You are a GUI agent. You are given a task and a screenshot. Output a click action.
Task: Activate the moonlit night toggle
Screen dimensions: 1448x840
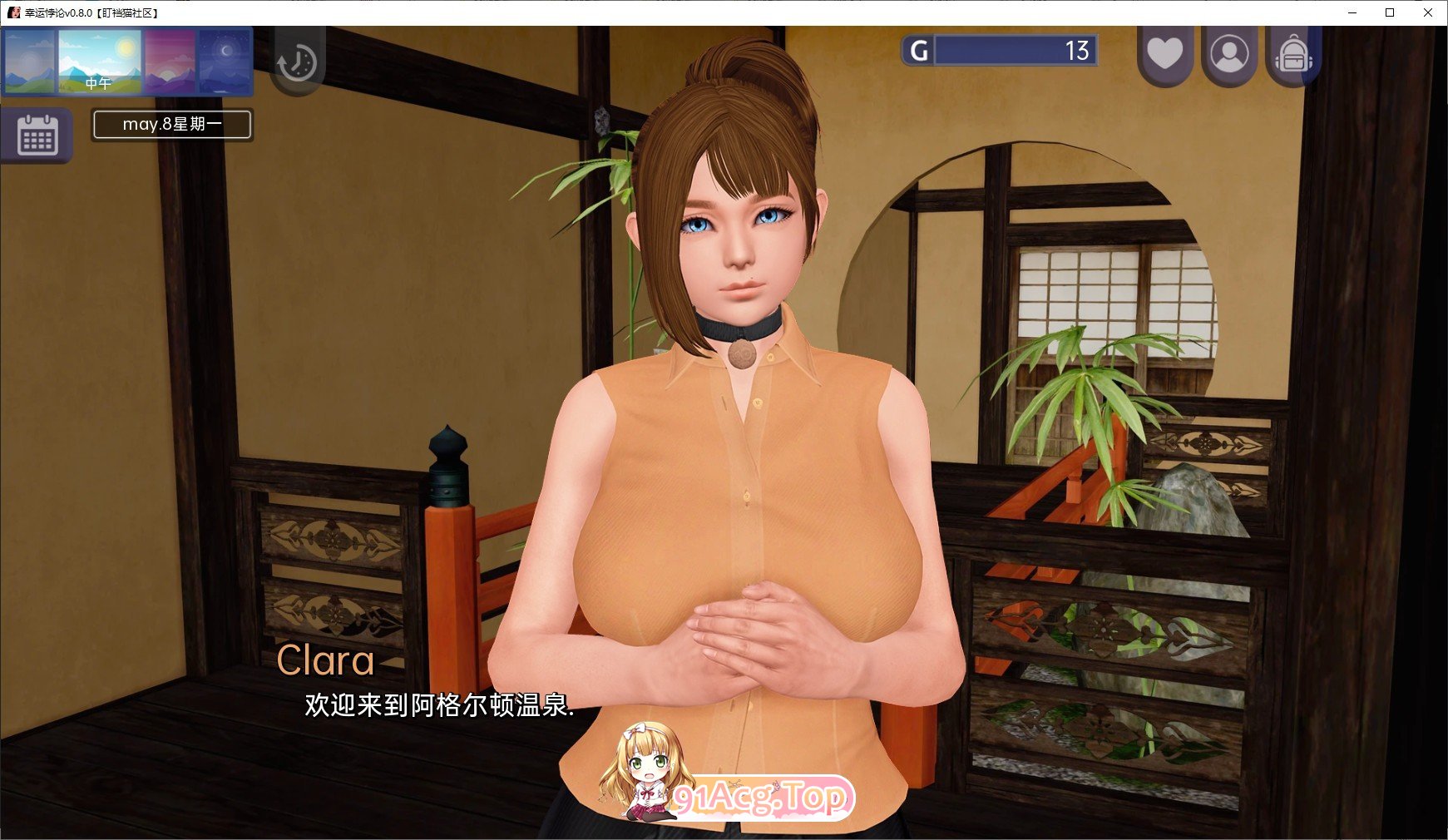(x=223, y=61)
